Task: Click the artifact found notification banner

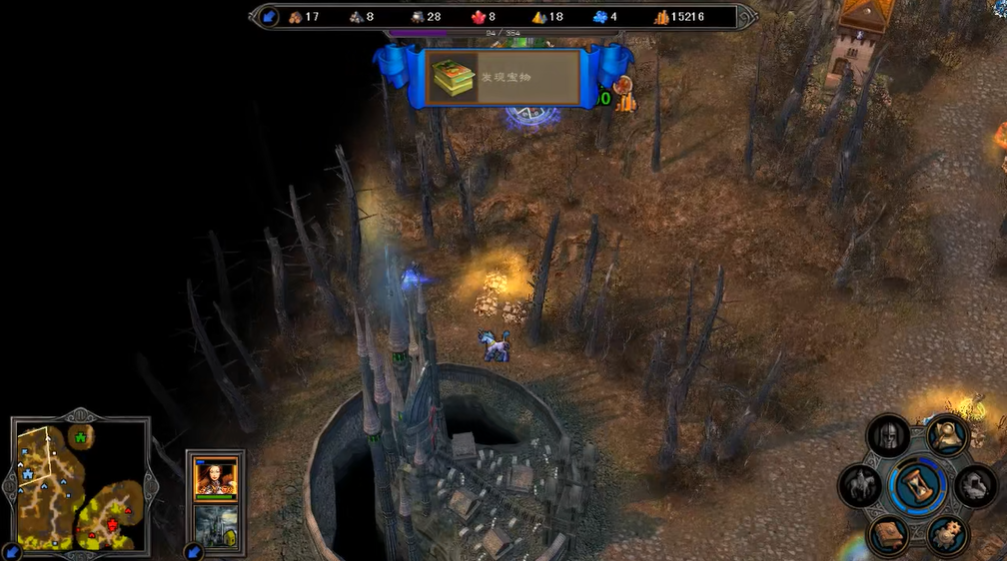Action: [x=505, y=78]
